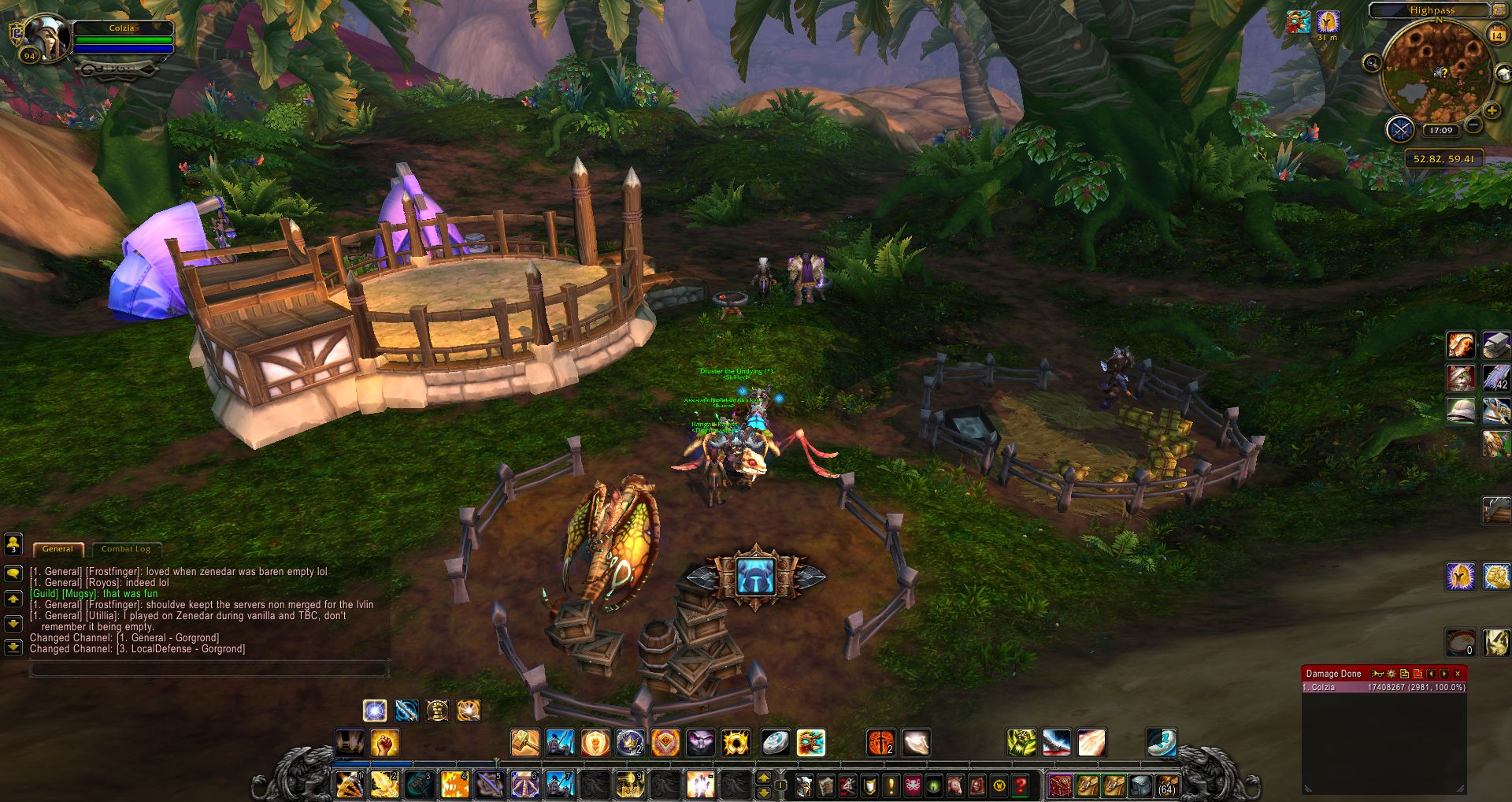The height and width of the screenshot is (802, 1512).
Task: Click the anvil icon on right bar
Action: 1496,345
